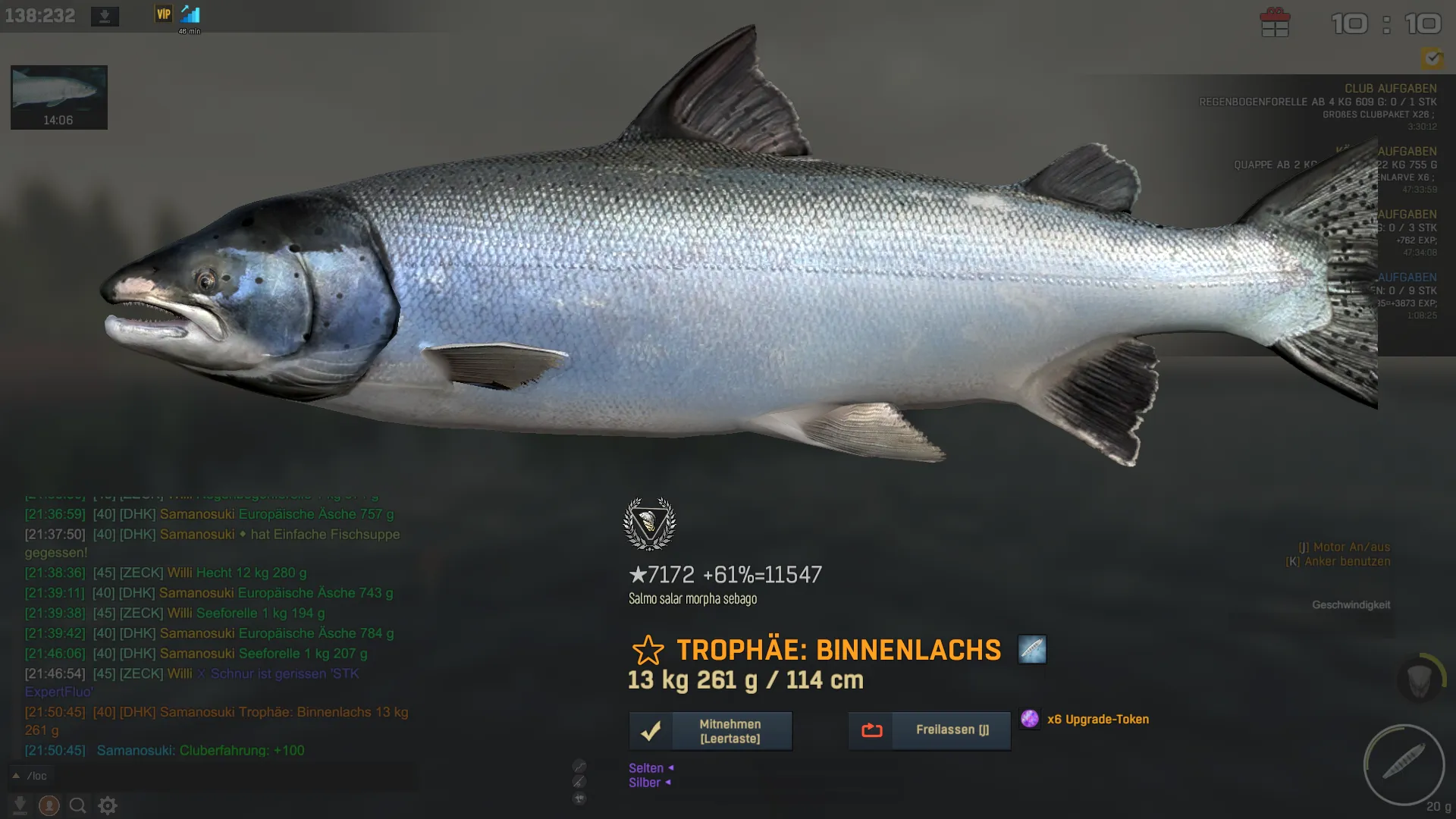Open the magnifying glass search icon
Image resolution: width=1456 pixels, height=819 pixels.
78,805
